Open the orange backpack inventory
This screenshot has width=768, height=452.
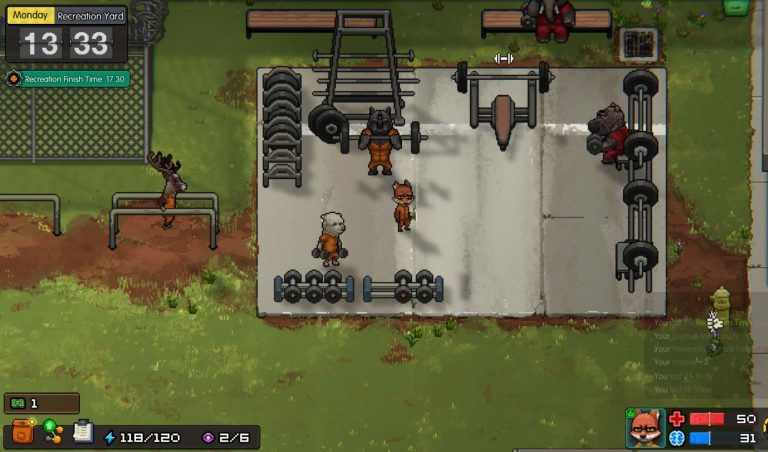(21, 432)
